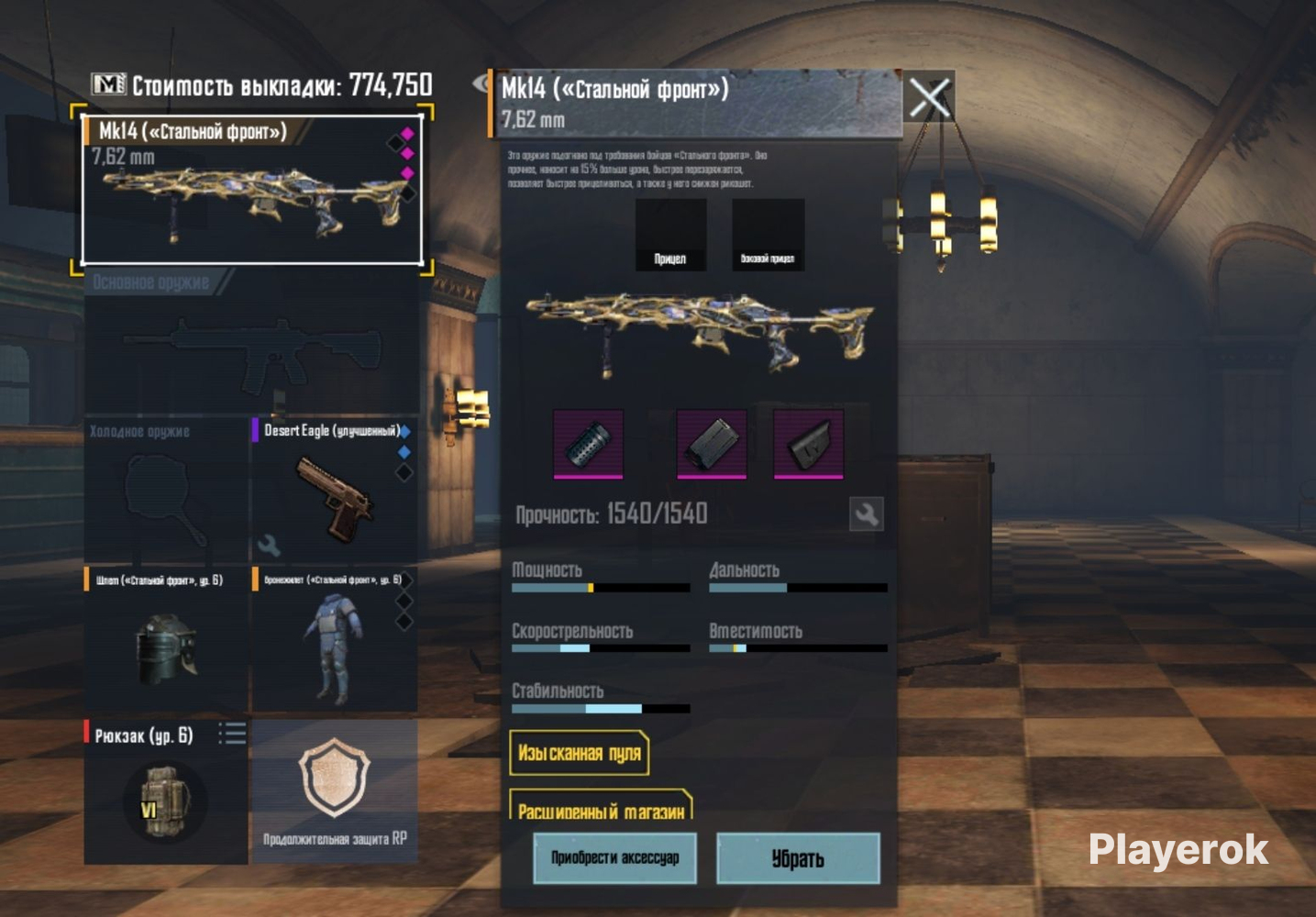This screenshot has width=1316, height=917.
Task: Show the Изысканная пуля perk
Action: tap(579, 754)
